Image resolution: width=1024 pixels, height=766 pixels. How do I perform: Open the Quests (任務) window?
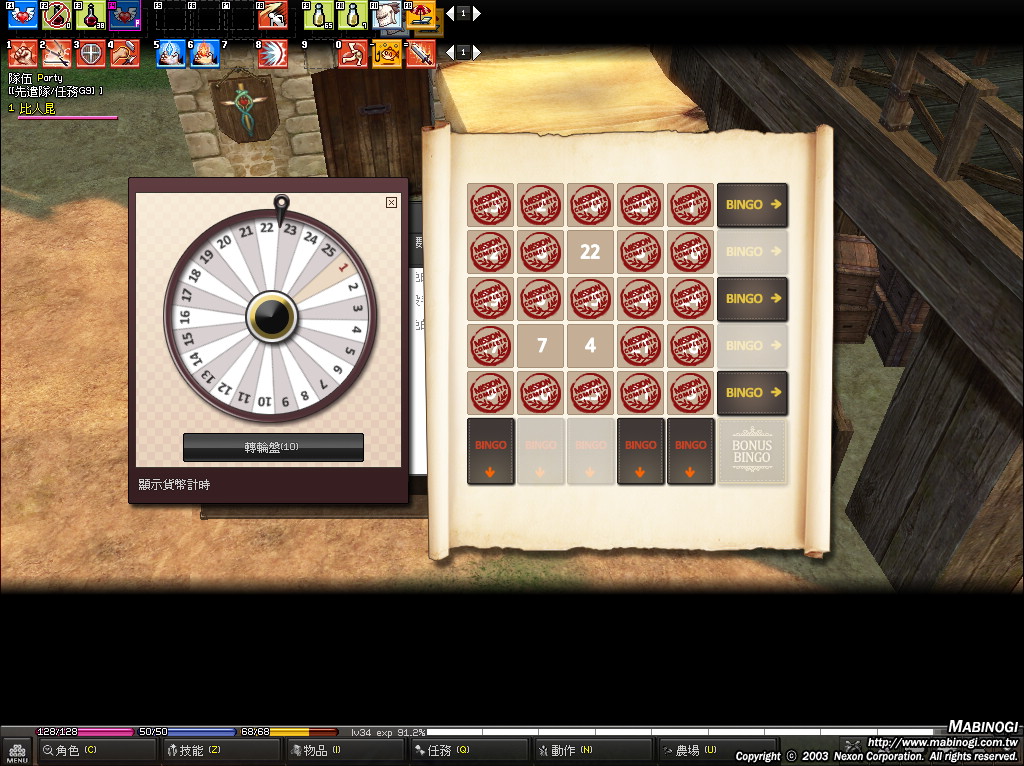click(469, 750)
